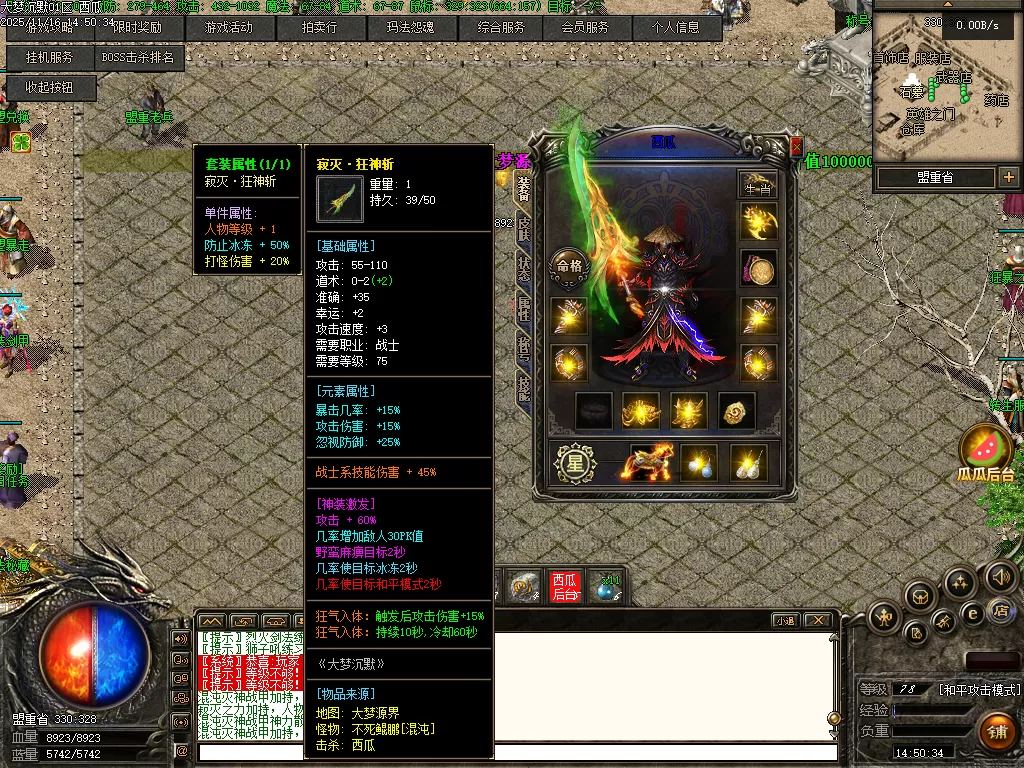Expand the minimap with the plus button
The image size is (1024, 768).
click(1007, 178)
